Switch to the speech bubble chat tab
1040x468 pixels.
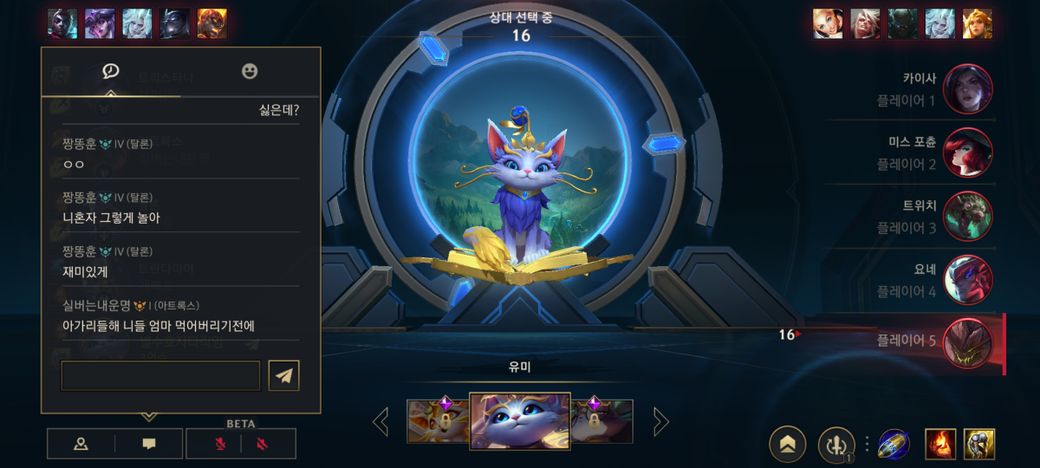110,71
